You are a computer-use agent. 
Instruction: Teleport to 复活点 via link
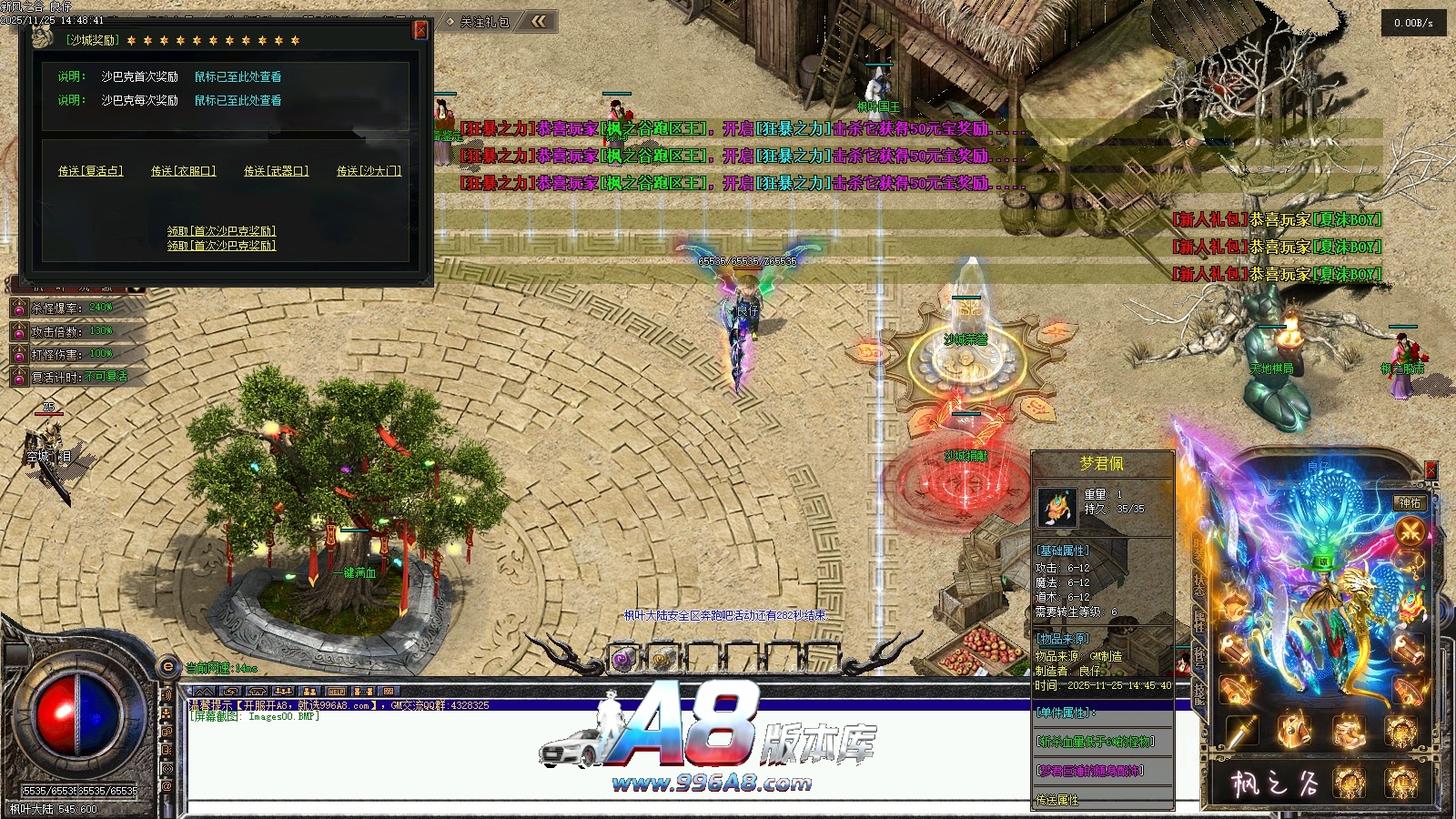click(90, 171)
